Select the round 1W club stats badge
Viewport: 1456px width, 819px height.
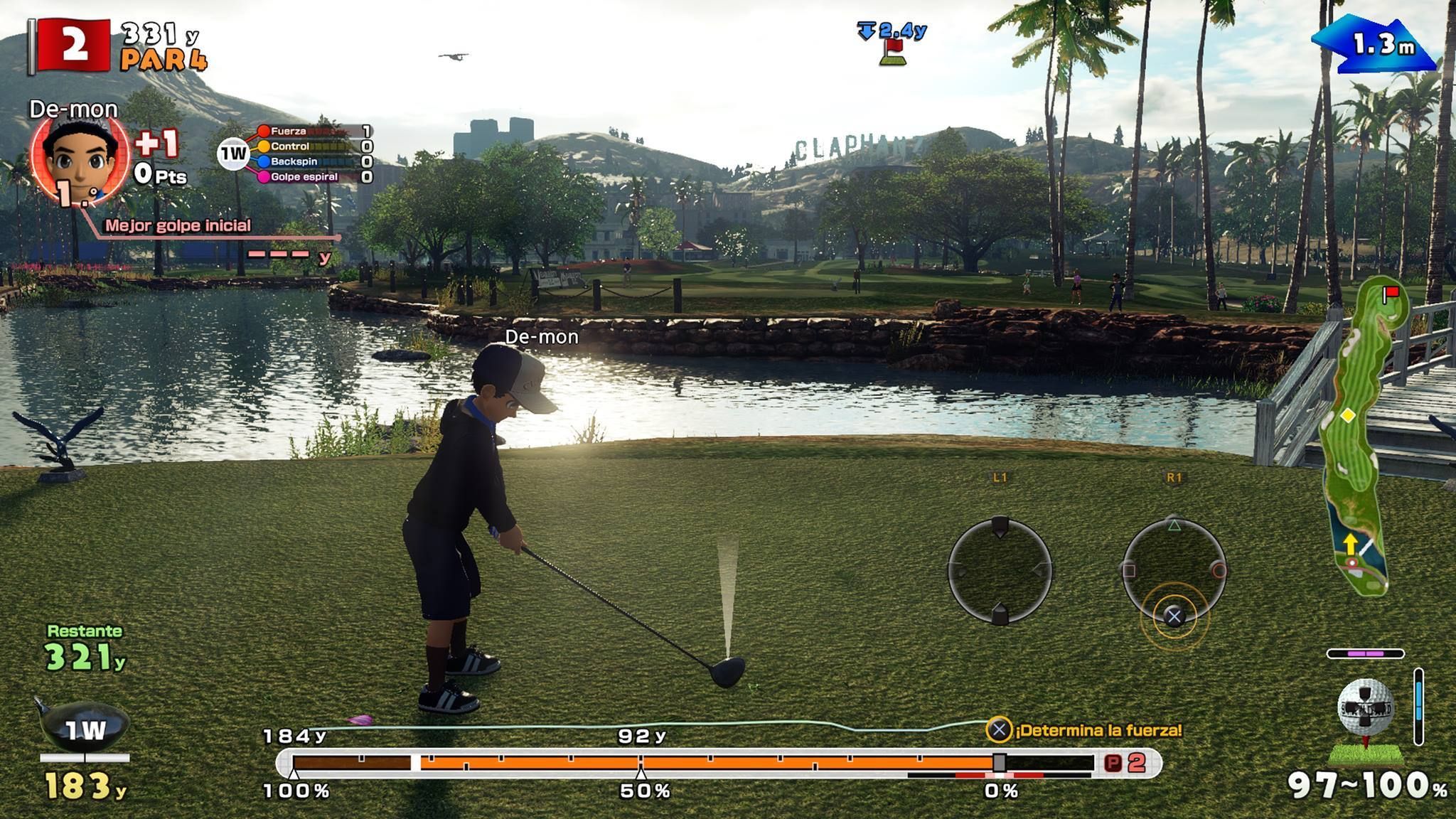(x=232, y=154)
